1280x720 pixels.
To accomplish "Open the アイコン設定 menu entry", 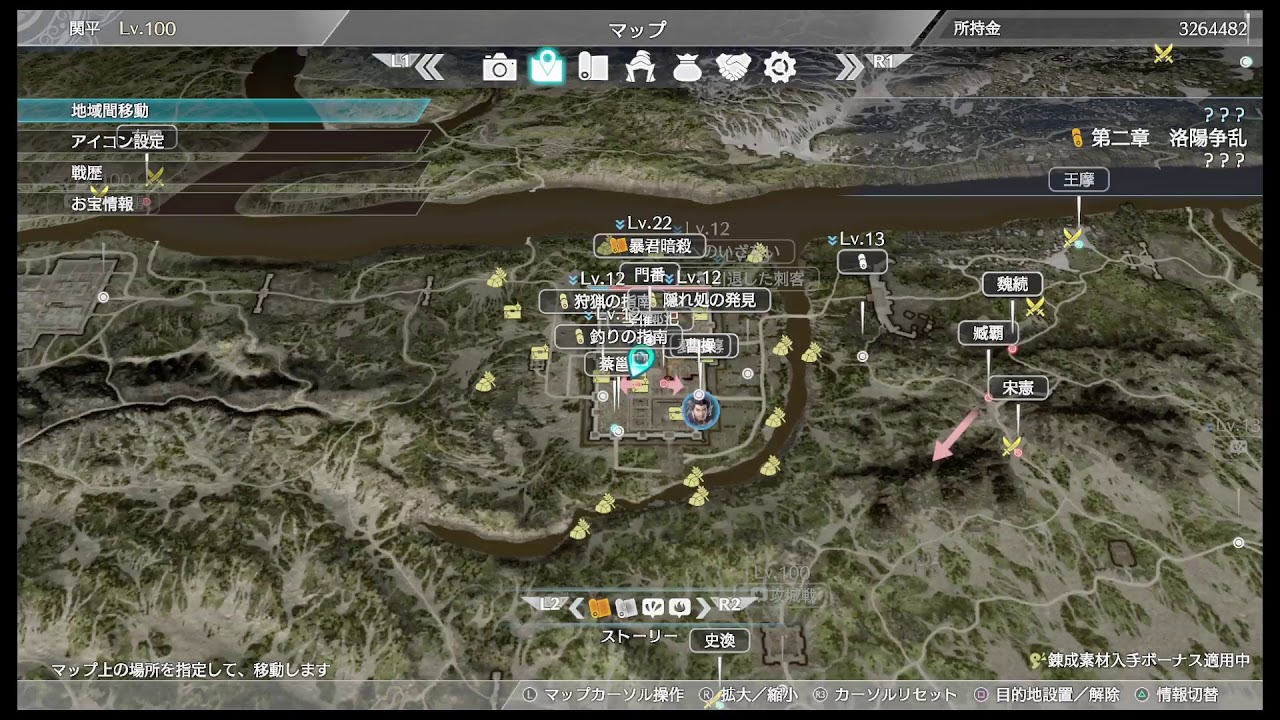I will [120, 138].
